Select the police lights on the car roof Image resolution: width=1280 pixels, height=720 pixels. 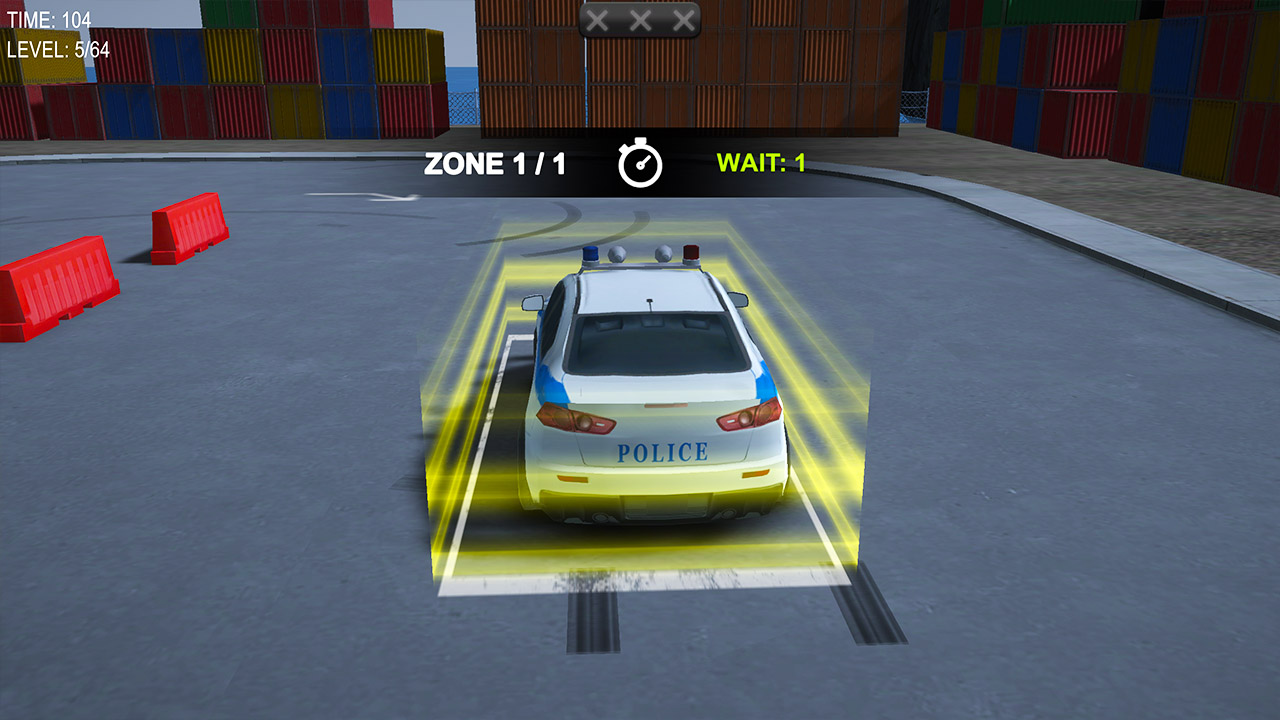click(x=640, y=257)
